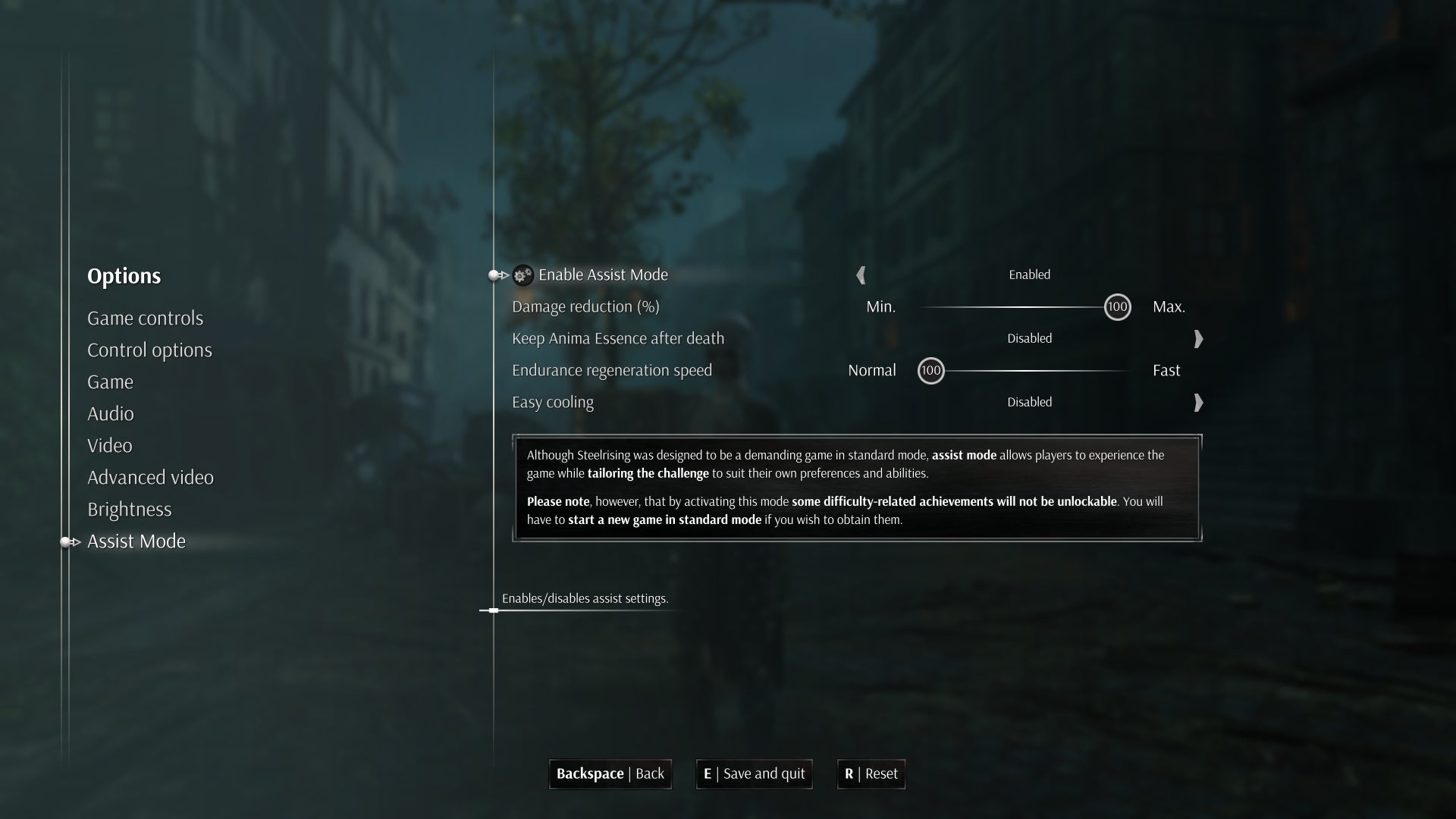Open the Game settings category
Screen dimensions: 1456x819
[x=110, y=382]
